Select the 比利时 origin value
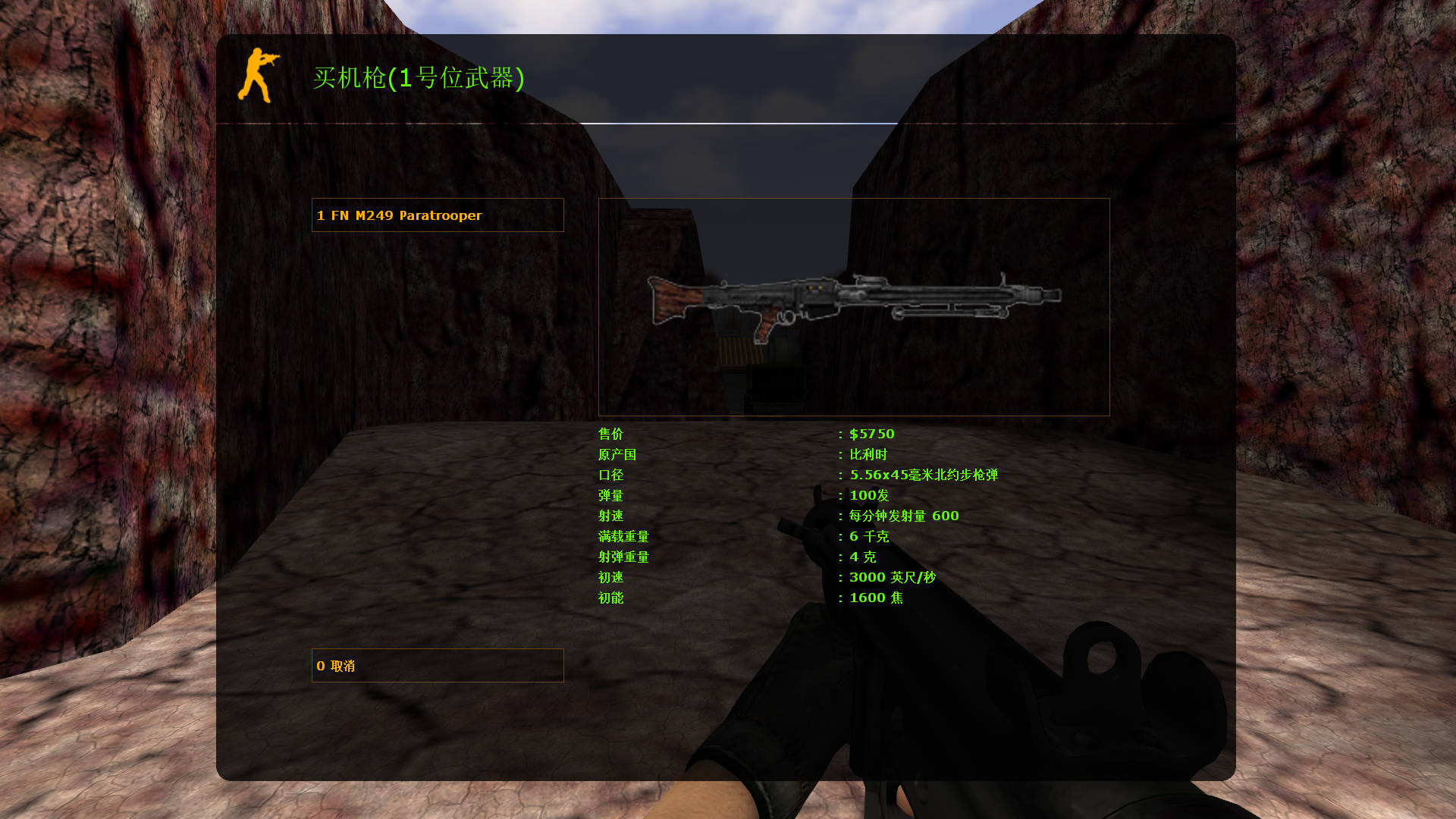The image size is (1456, 819). coord(867,454)
